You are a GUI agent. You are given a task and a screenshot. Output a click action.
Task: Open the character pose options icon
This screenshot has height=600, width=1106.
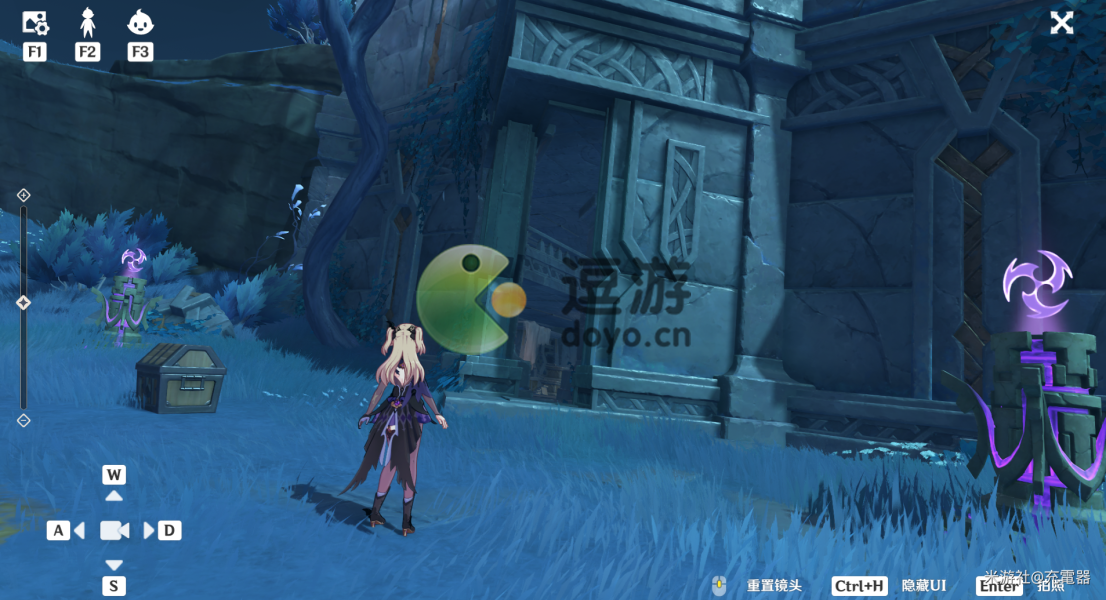(88, 21)
